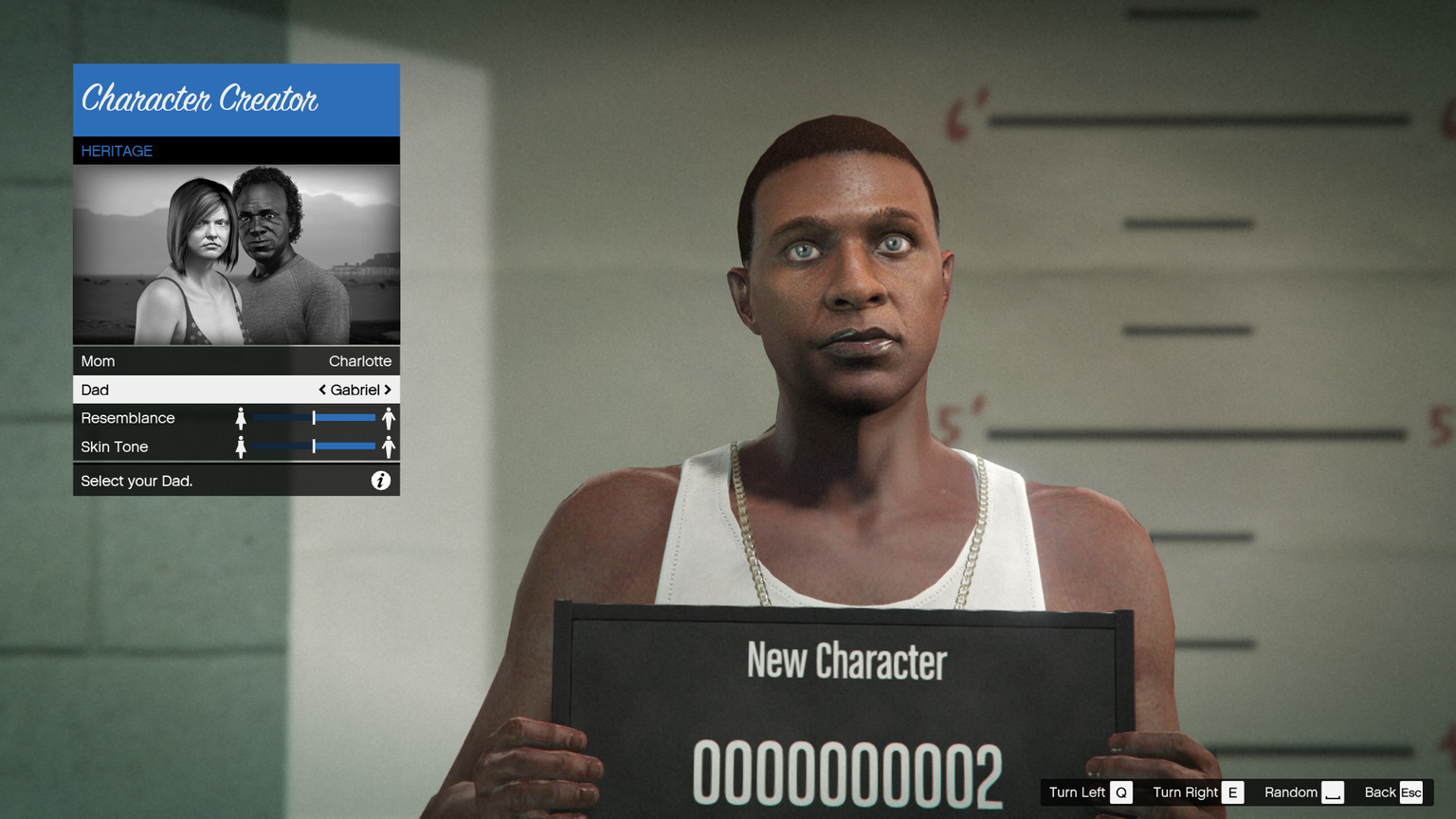Adjust the Skin Tone slider bar

pyautogui.click(x=314, y=446)
